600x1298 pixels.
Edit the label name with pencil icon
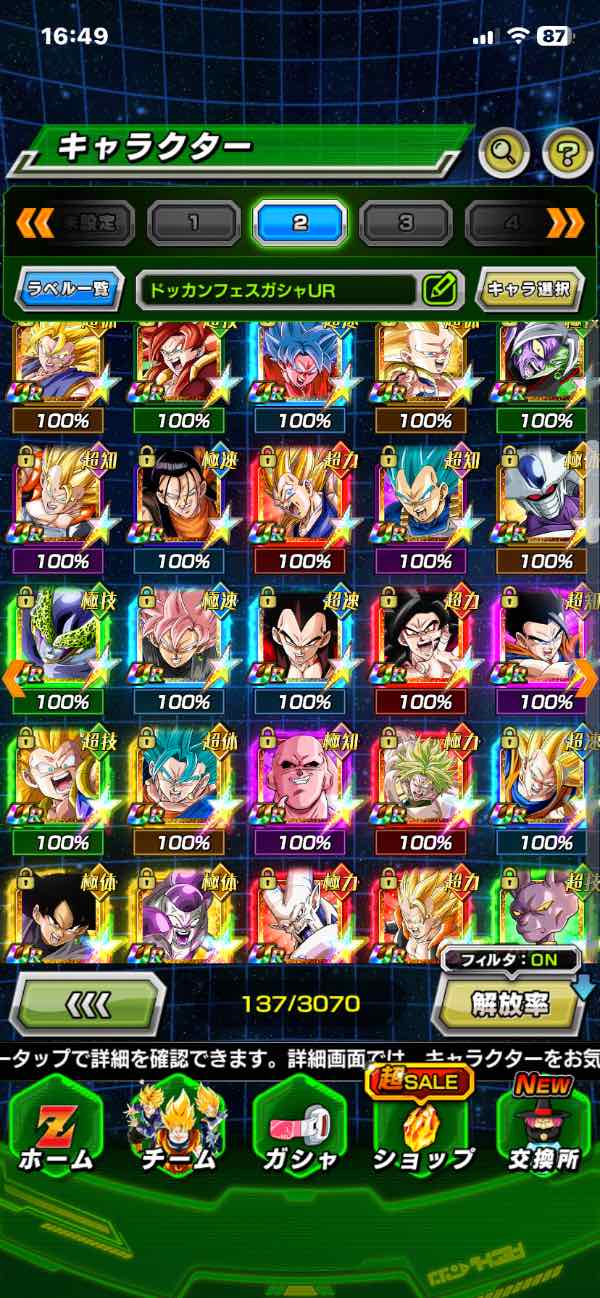(x=439, y=290)
